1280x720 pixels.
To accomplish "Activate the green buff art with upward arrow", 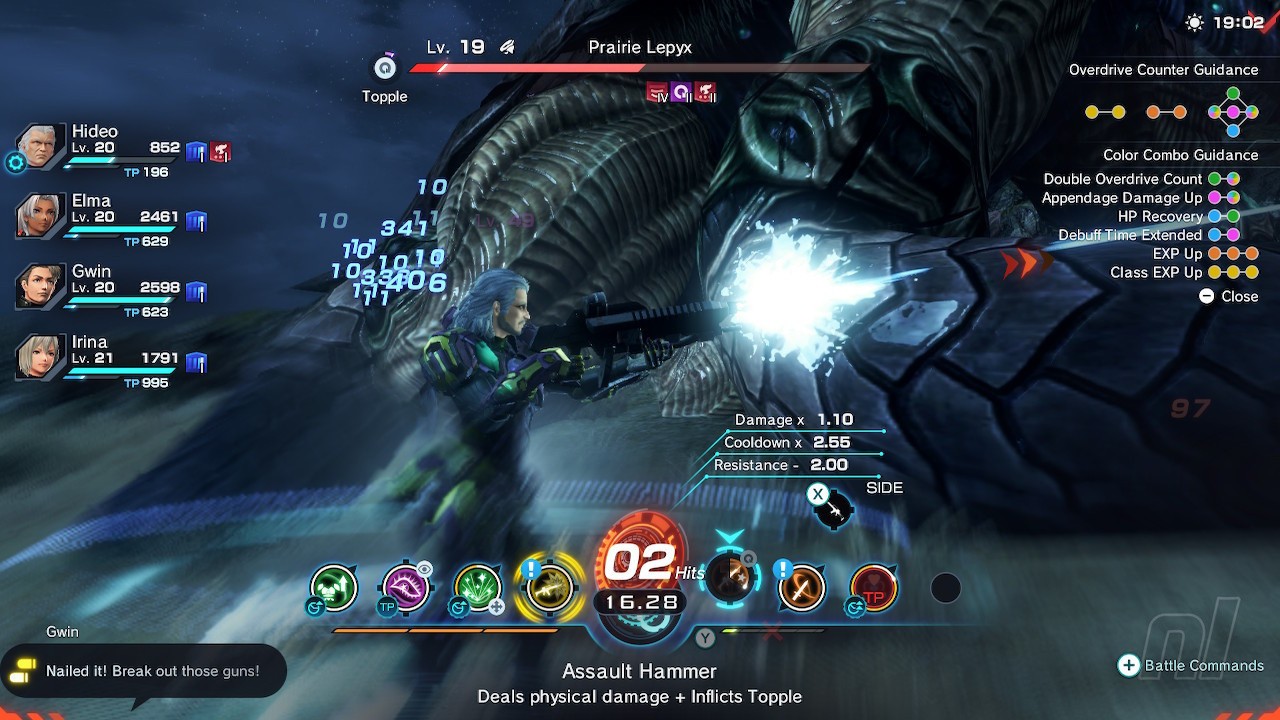I will pos(334,587).
